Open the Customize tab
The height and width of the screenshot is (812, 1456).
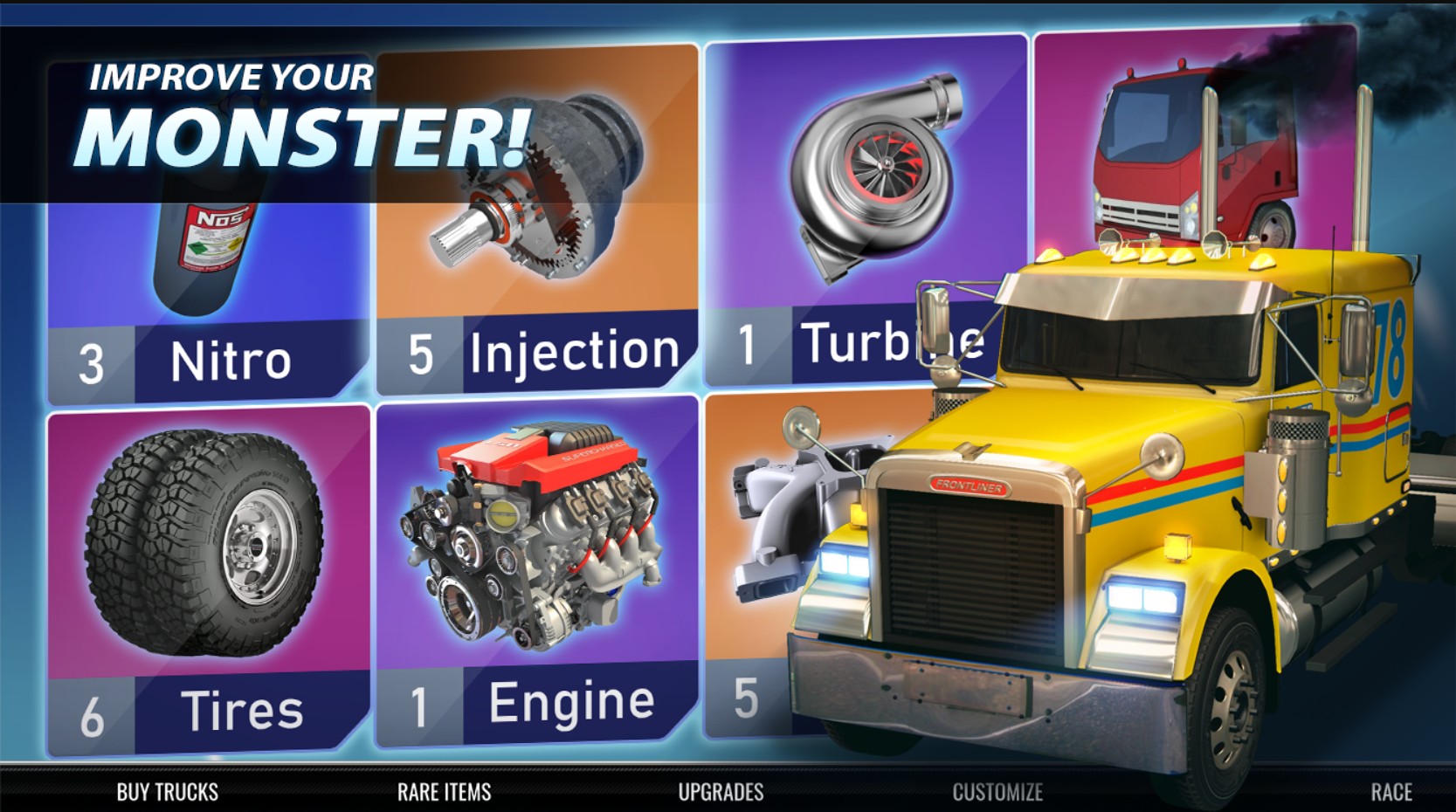pyautogui.click(x=997, y=792)
